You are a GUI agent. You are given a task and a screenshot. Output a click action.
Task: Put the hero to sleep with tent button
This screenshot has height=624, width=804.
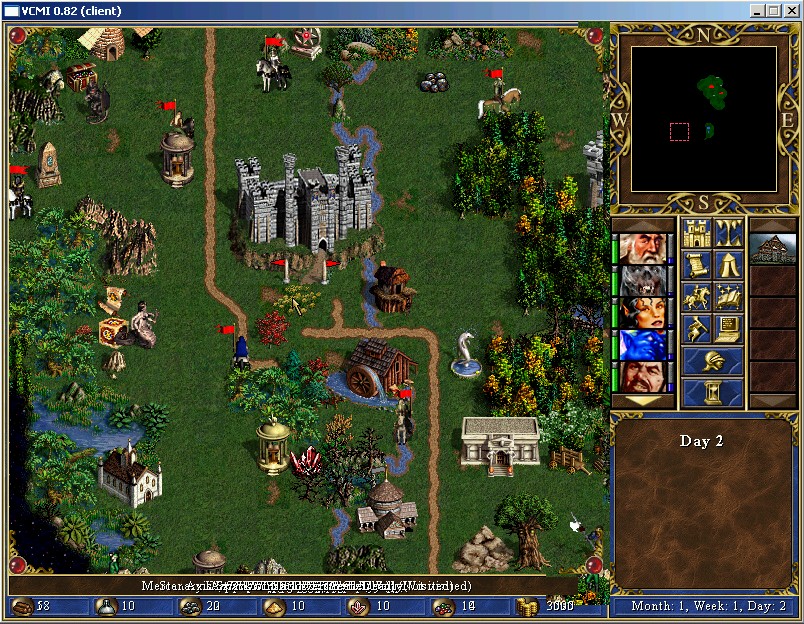(x=729, y=266)
